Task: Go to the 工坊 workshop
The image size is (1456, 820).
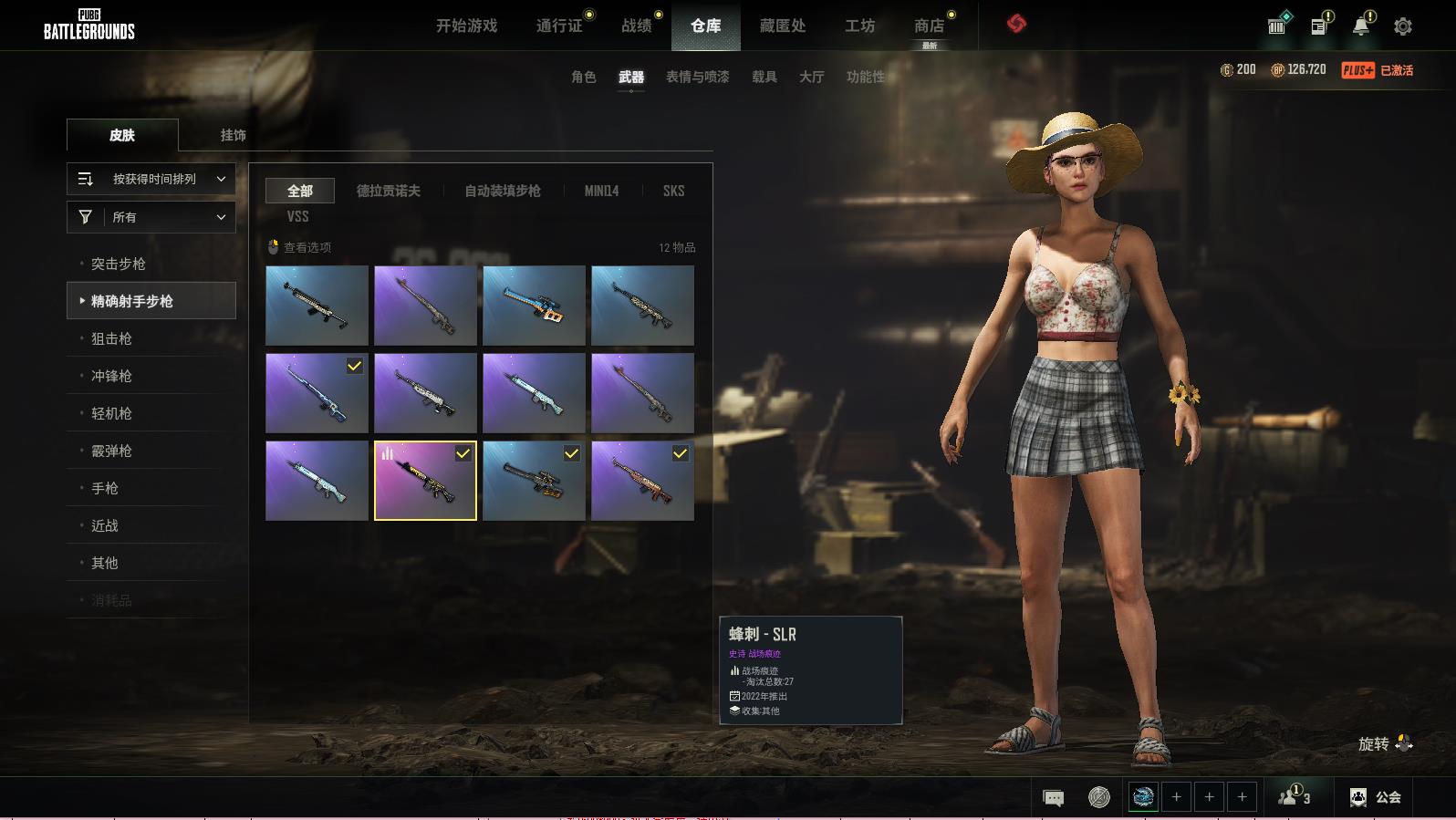Action: coord(859,26)
